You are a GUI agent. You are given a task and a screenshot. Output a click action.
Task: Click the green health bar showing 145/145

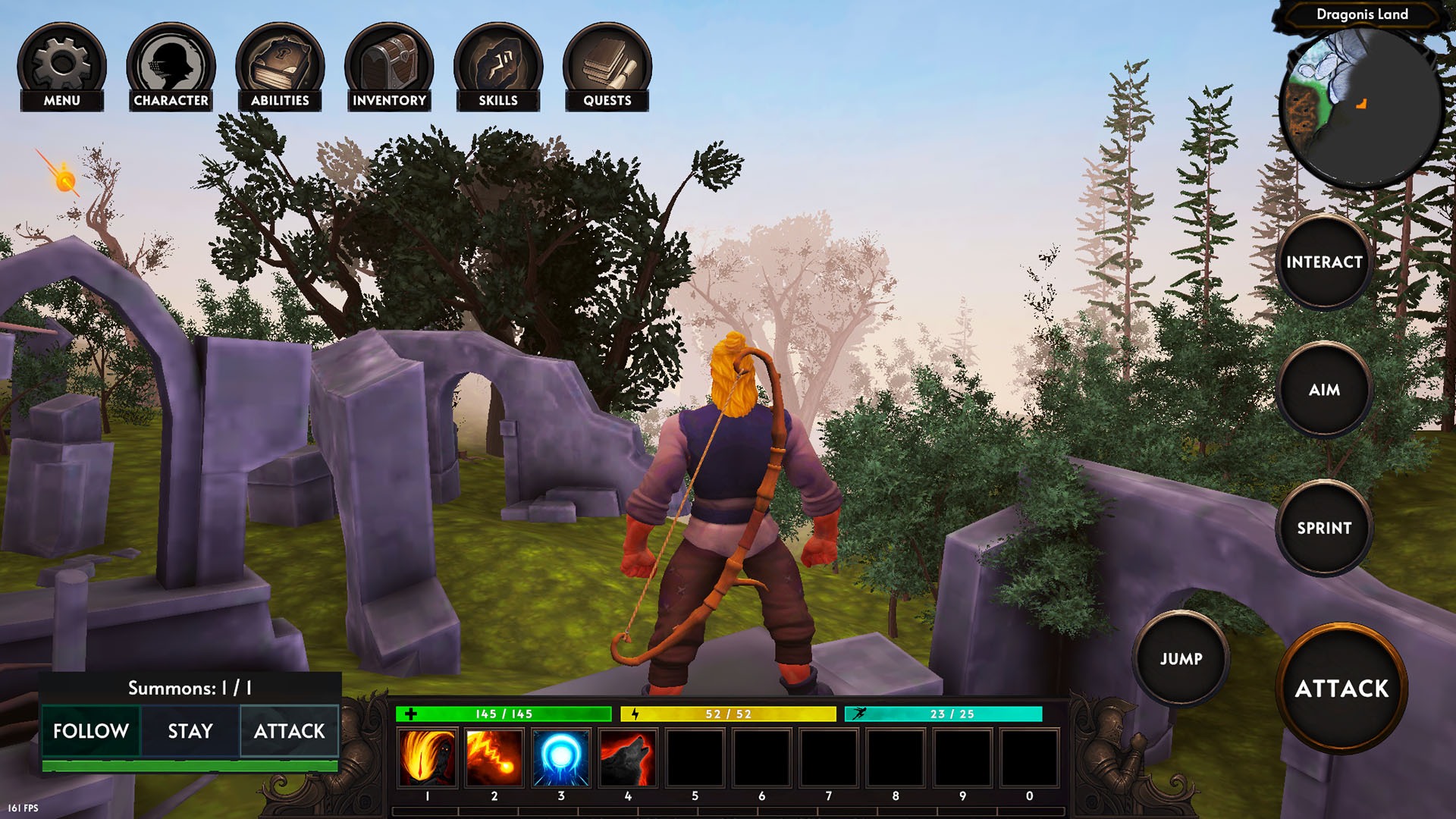point(504,714)
